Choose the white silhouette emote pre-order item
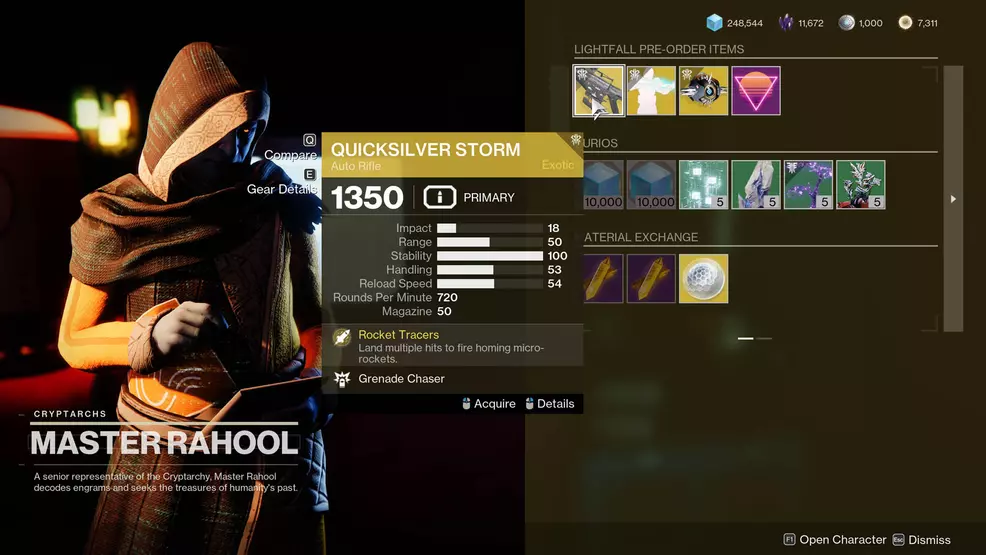This screenshot has width=986, height=555. (651, 91)
